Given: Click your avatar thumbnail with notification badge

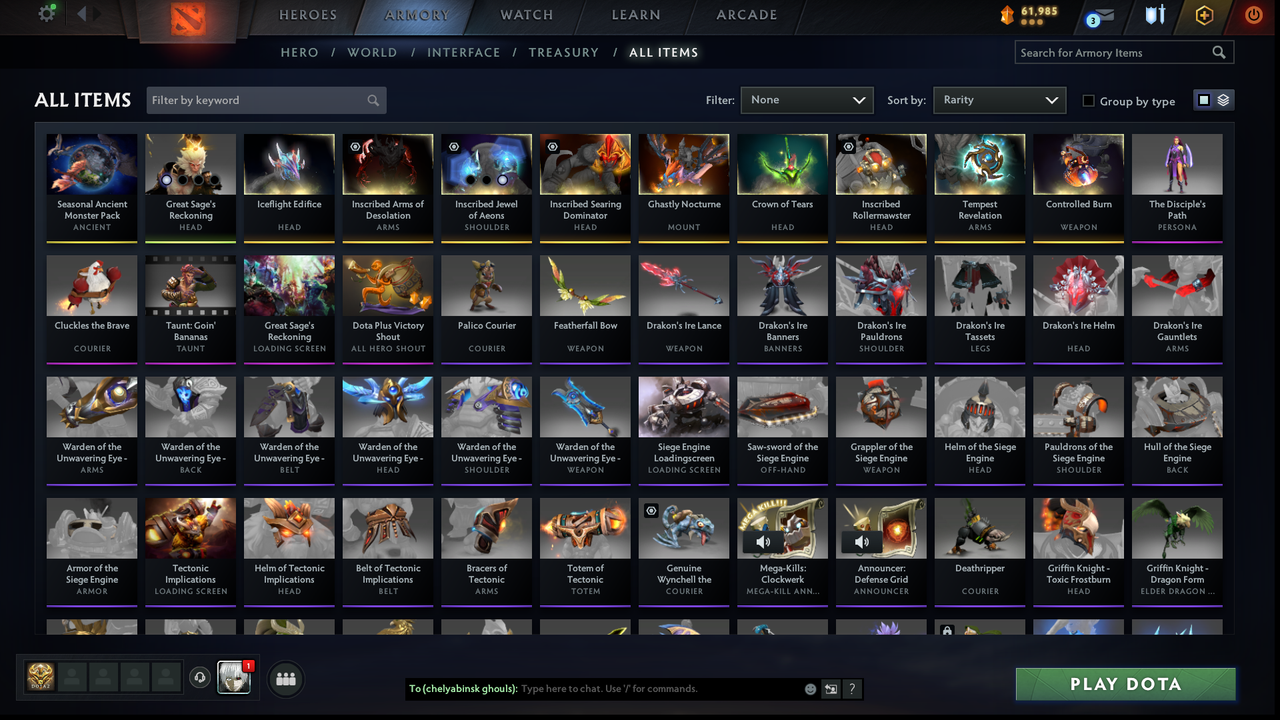Looking at the screenshot, I should point(235,678).
